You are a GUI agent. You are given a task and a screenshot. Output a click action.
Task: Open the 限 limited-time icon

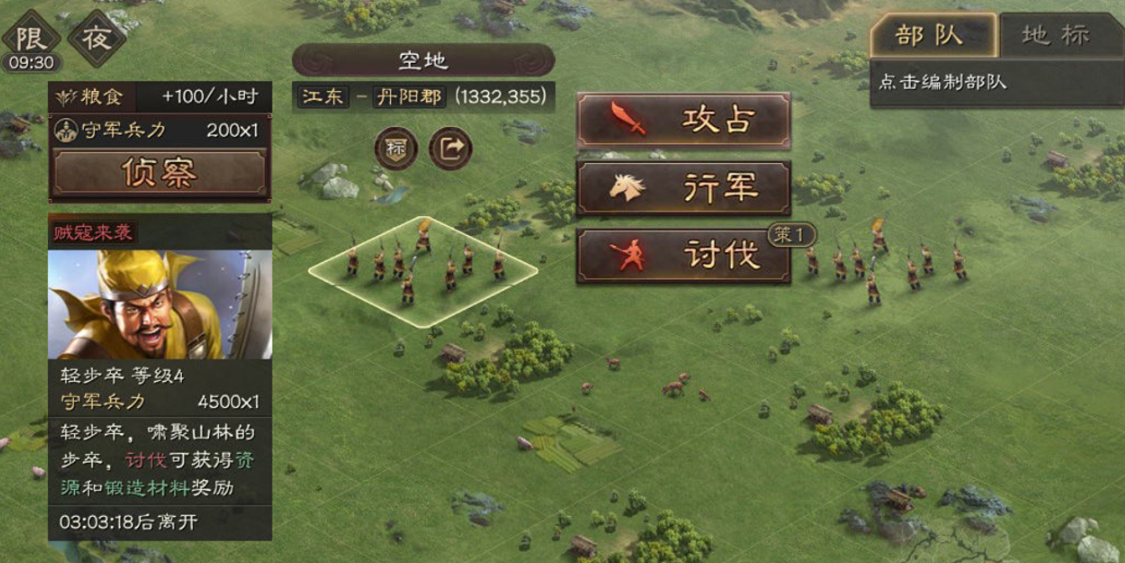pyautogui.click(x=30, y=36)
